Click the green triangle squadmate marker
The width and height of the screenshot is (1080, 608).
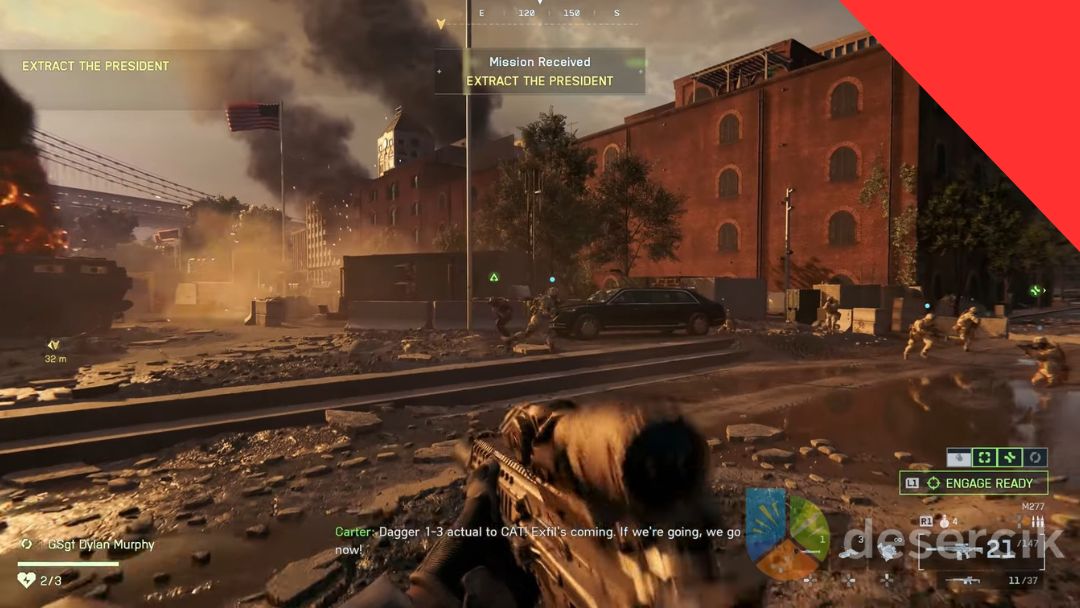(x=494, y=277)
